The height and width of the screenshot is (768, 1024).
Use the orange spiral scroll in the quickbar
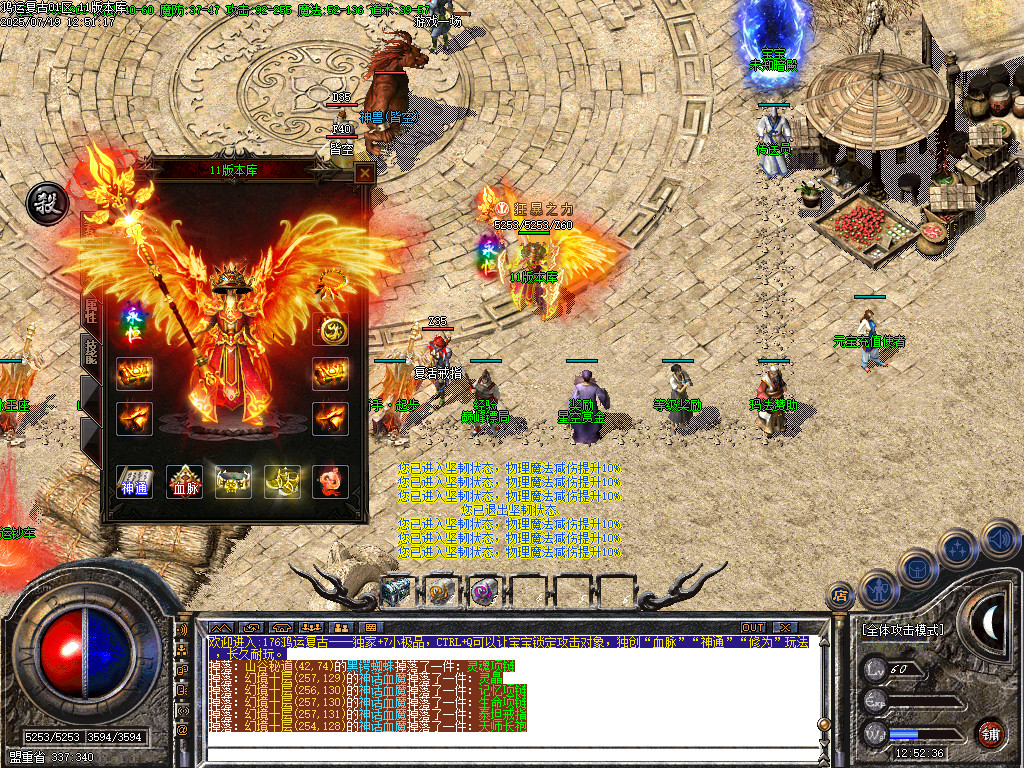(440, 592)
